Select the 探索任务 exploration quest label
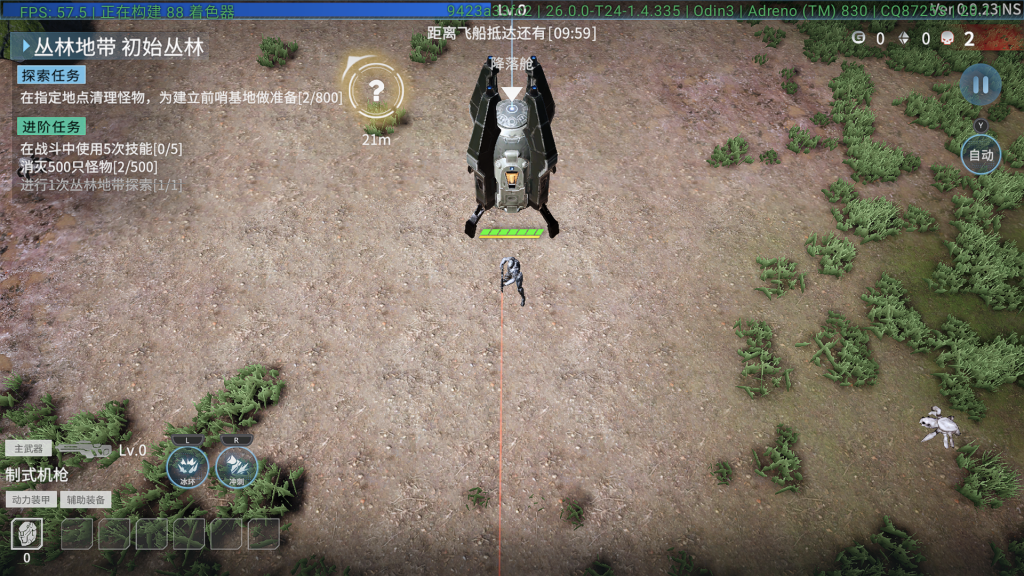 click(51, 75)
